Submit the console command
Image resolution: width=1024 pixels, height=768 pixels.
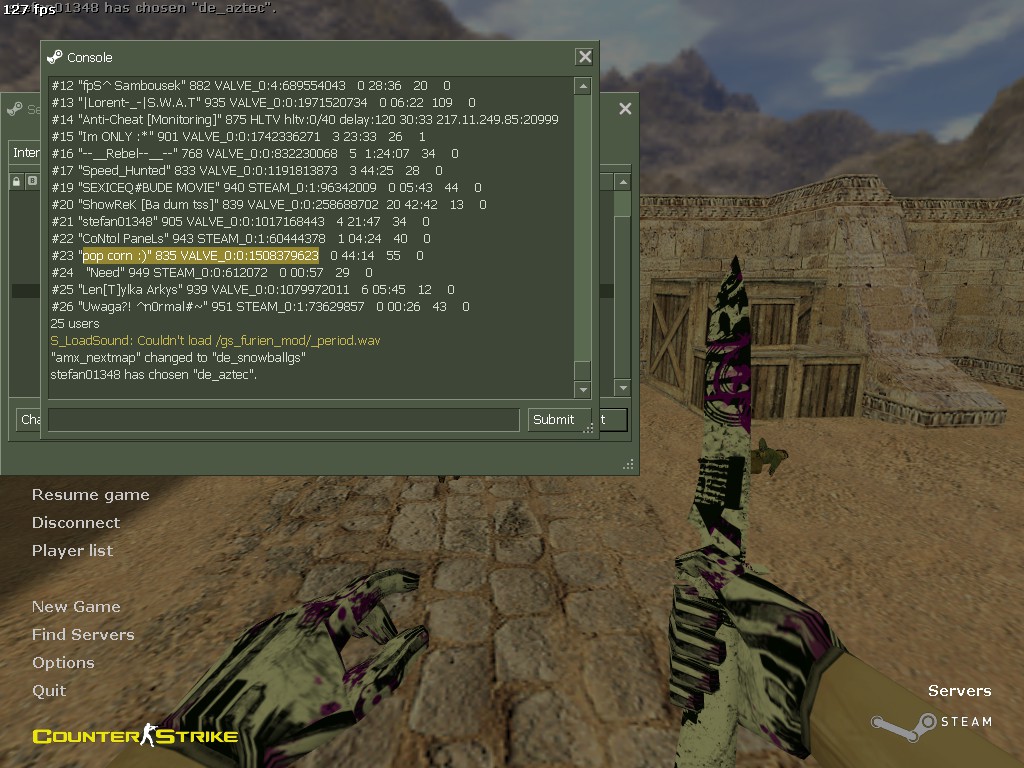(553, 420)
